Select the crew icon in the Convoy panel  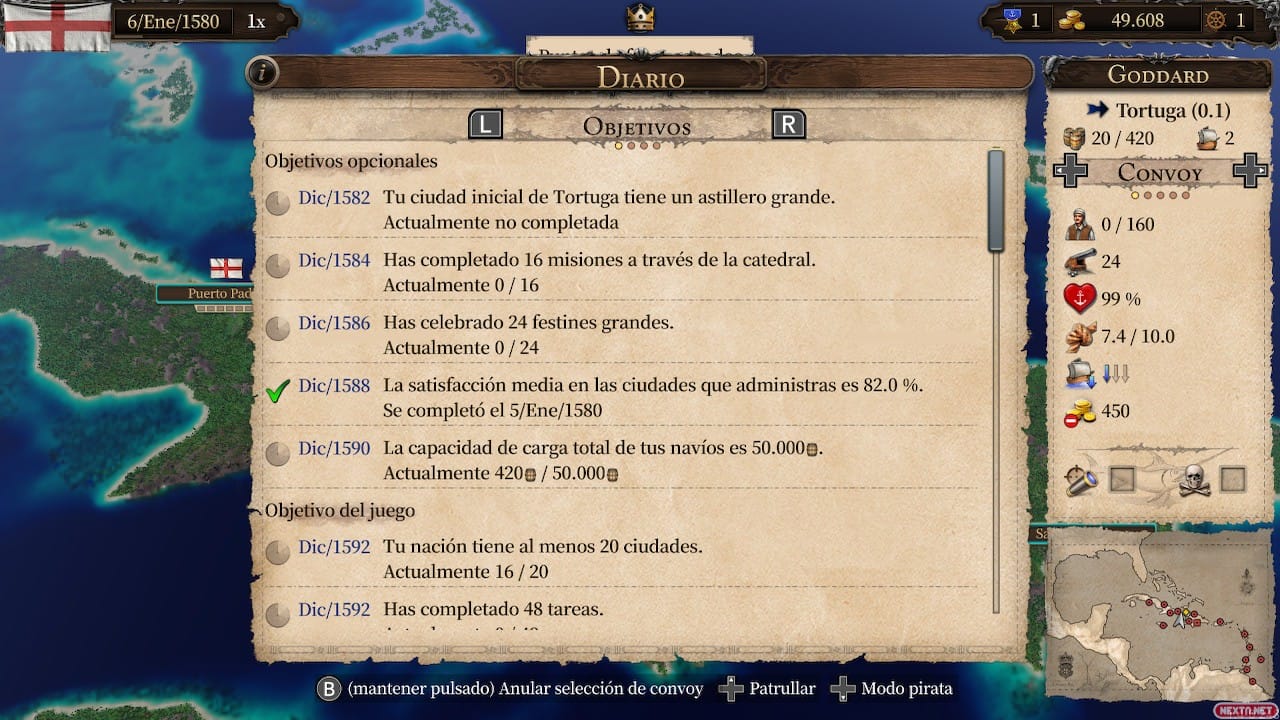tap(1080, 224)
